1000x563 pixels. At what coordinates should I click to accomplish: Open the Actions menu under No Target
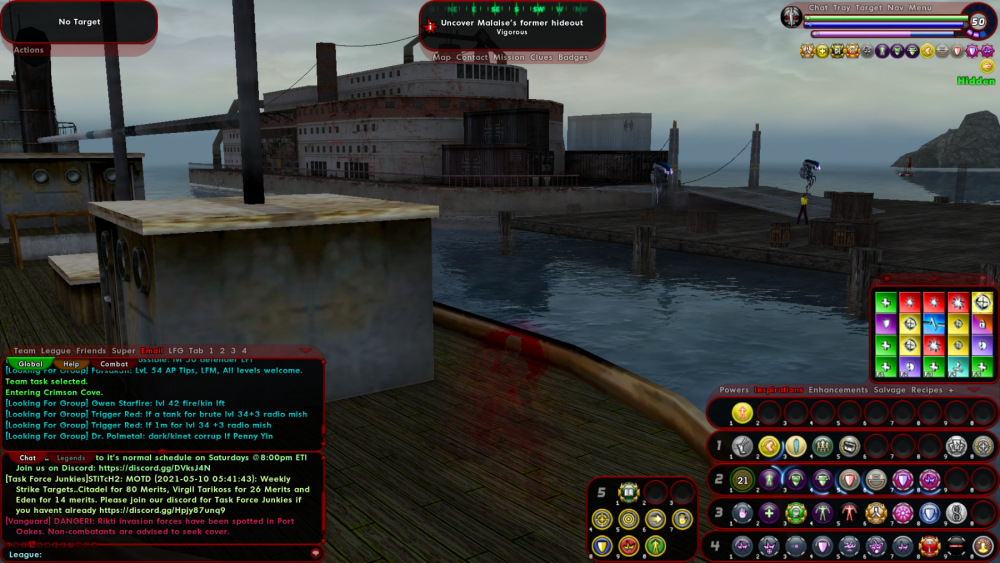29,50
